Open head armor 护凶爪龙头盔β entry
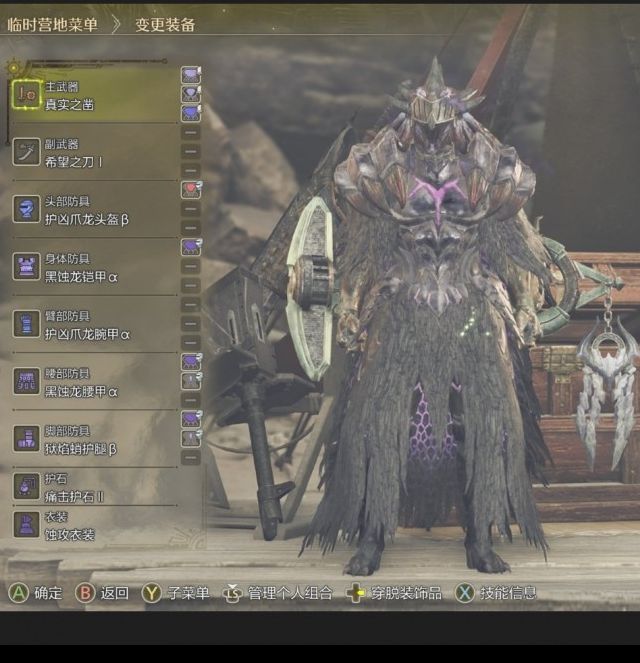Viewport: 640px width, 663px height. tap(88, 210)
